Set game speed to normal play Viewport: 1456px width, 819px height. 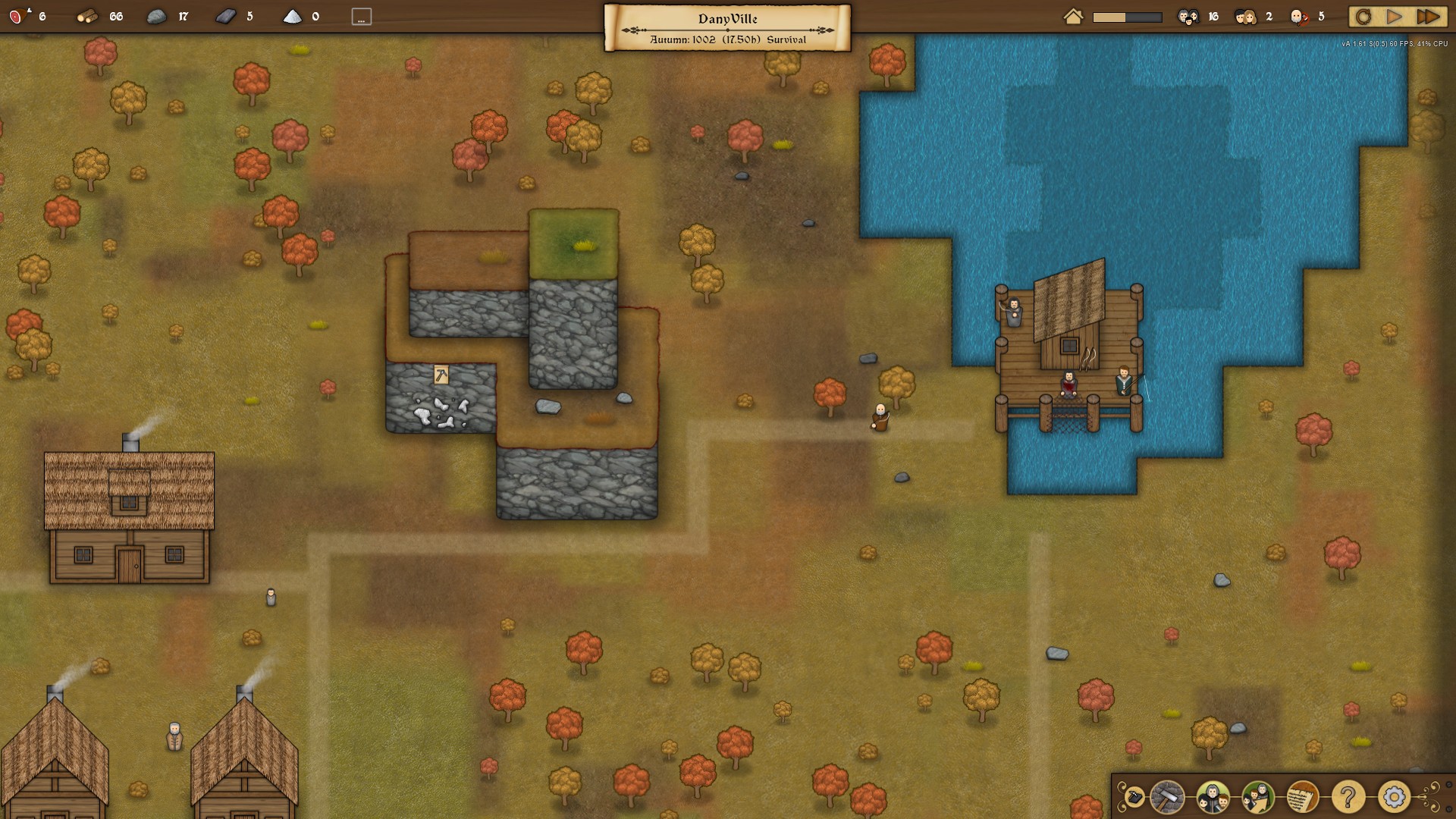(x=1394, y=17)
